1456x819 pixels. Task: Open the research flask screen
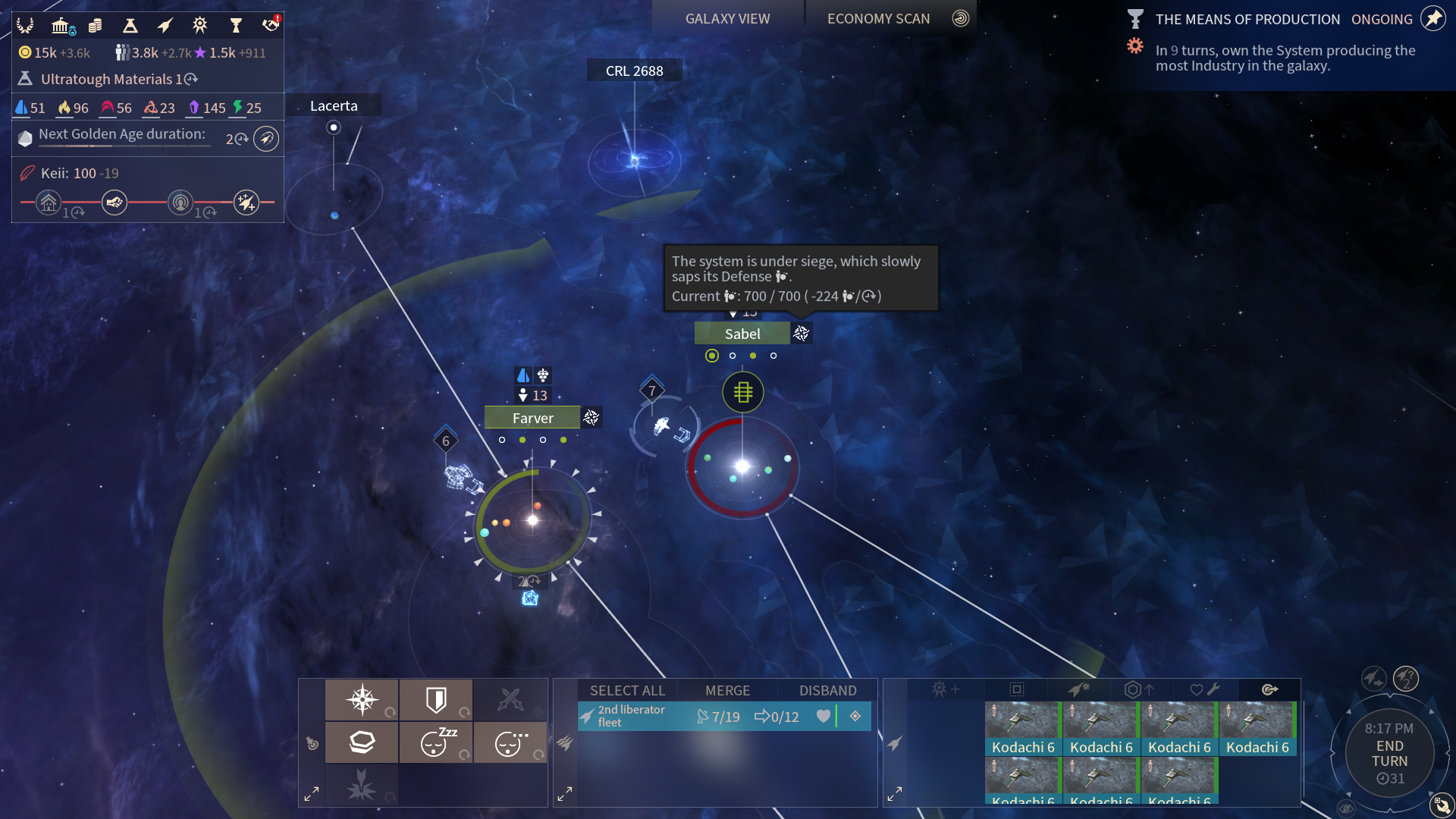[x=130, y=26]
